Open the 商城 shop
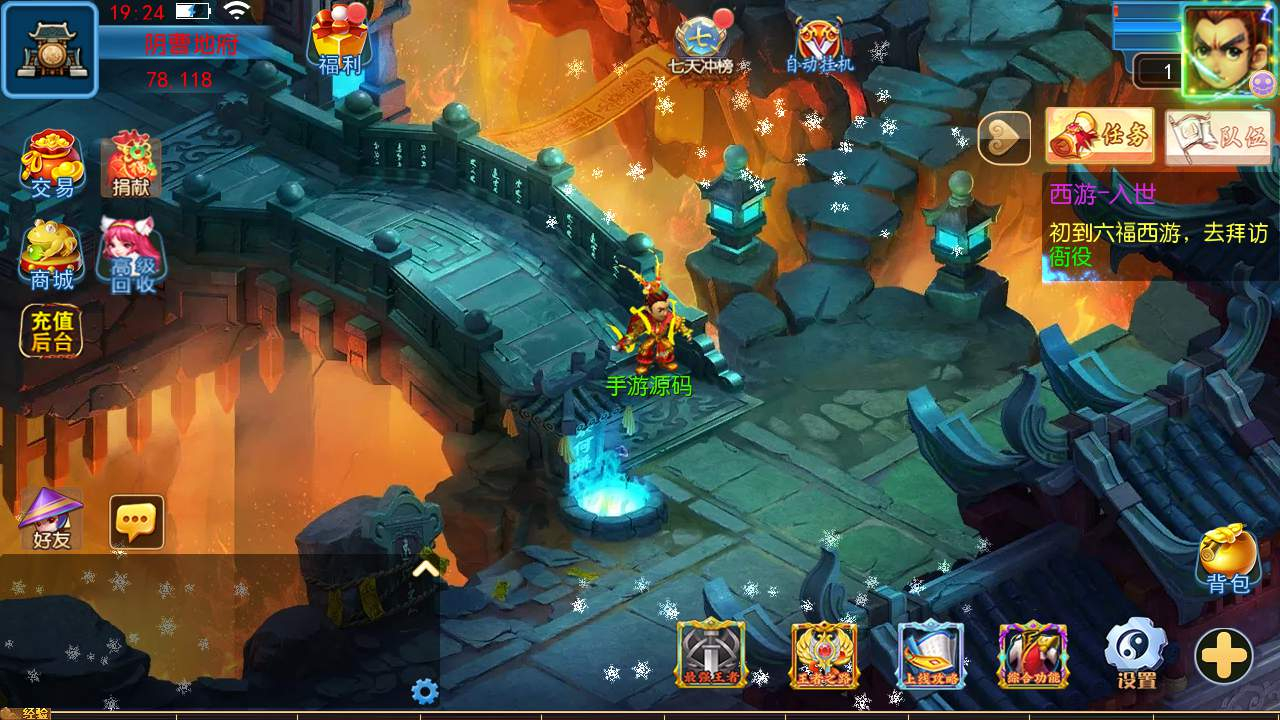This screenshot has height=720, width=1280. pos(52,254)
